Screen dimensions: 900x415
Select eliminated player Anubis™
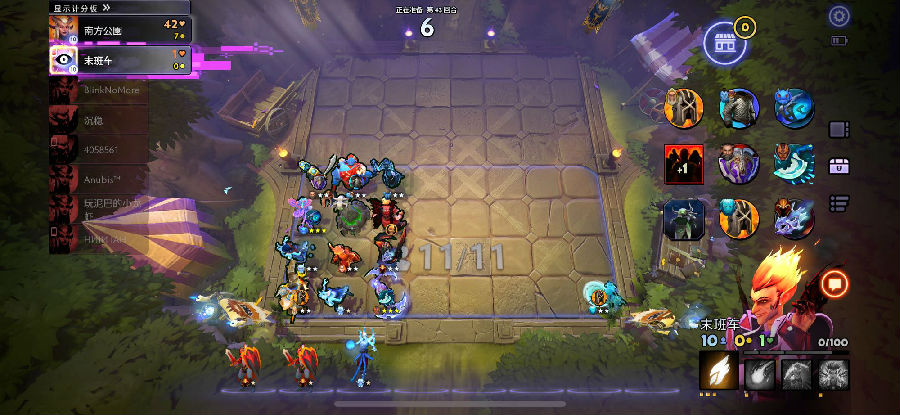[x=100, y=182]
